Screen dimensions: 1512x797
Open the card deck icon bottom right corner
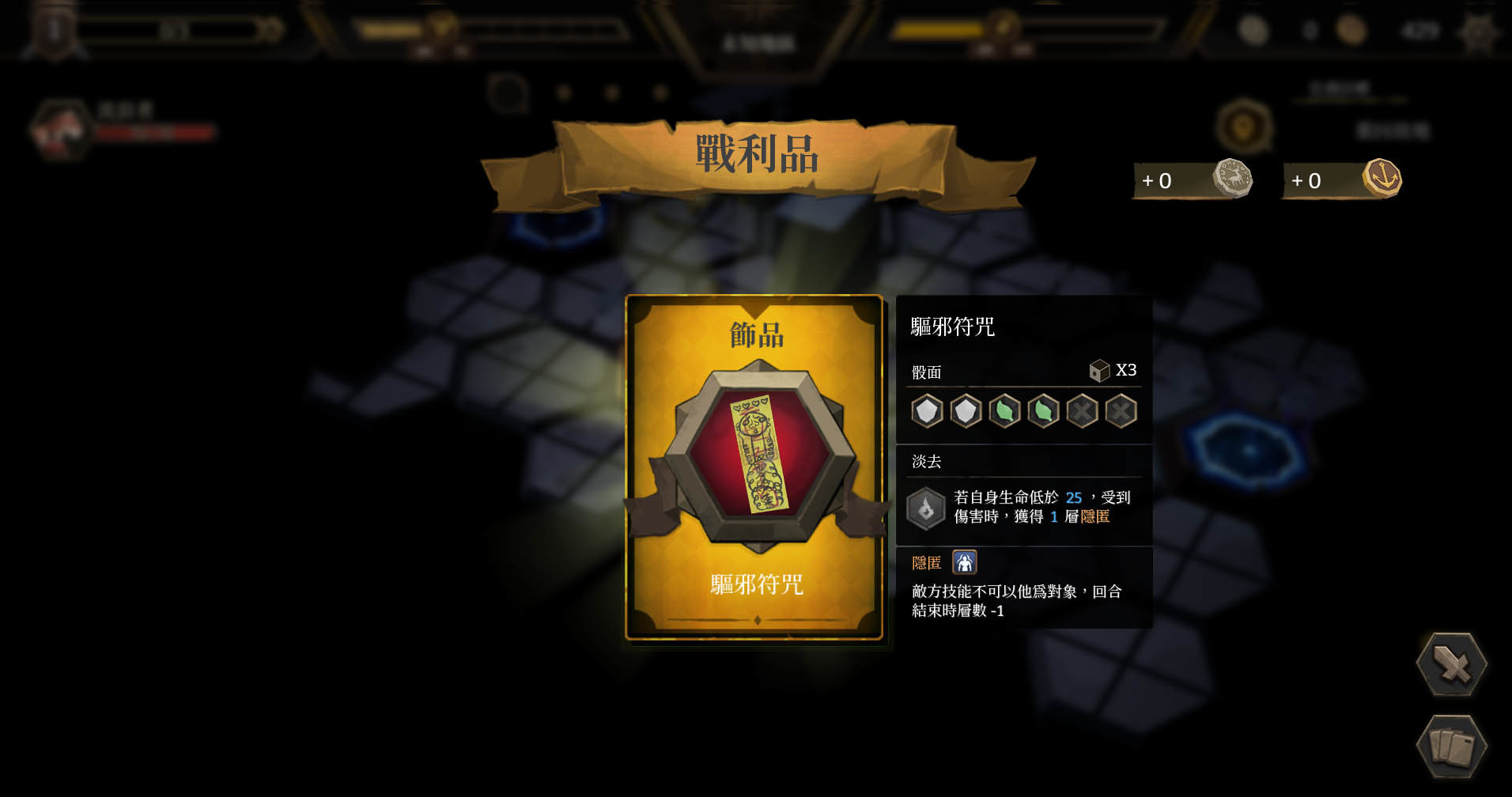pos(1452,745)
